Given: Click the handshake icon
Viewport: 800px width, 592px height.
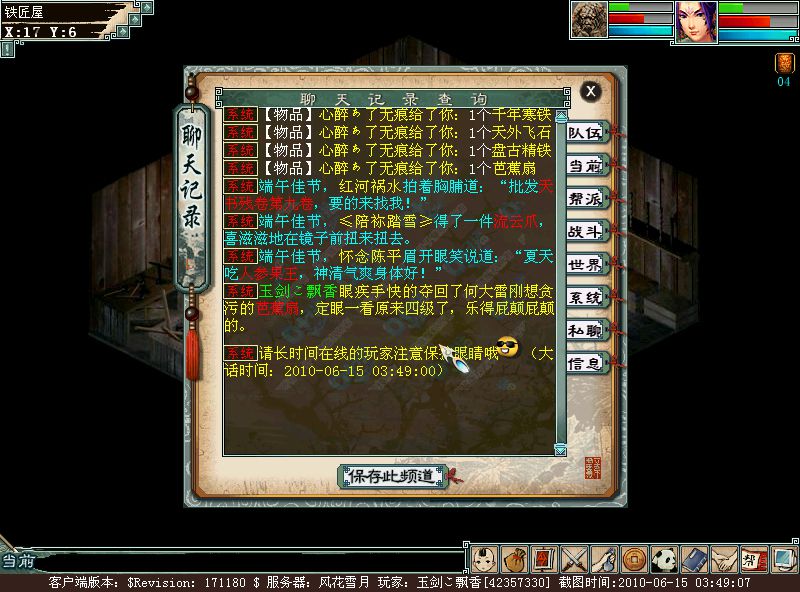Looking at the screenshot, I should tap(724, 557).
